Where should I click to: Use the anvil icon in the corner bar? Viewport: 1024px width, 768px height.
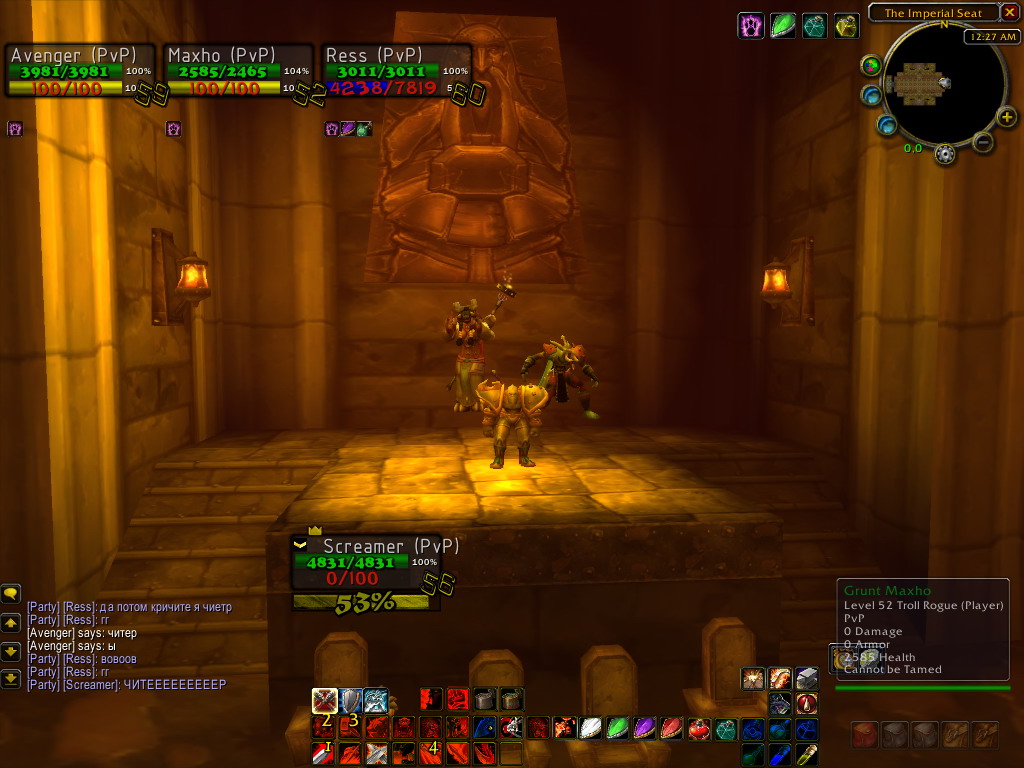point(807,679)
